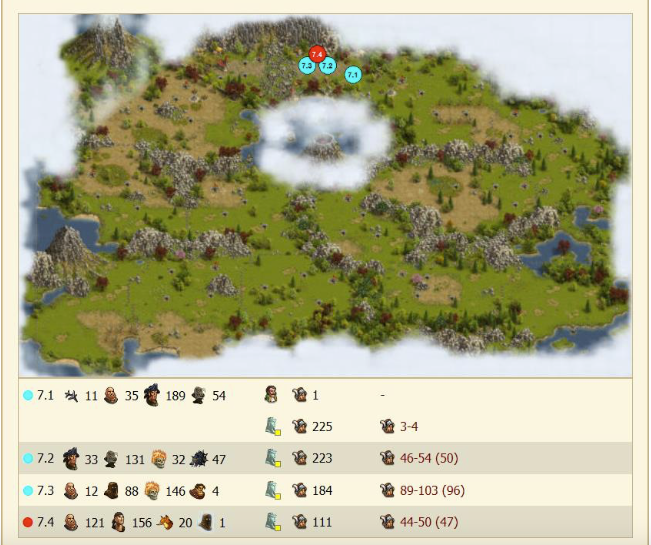Select the enemy unit icon showing 156
The width and height of the screenshot is (651, 545).
118,522
